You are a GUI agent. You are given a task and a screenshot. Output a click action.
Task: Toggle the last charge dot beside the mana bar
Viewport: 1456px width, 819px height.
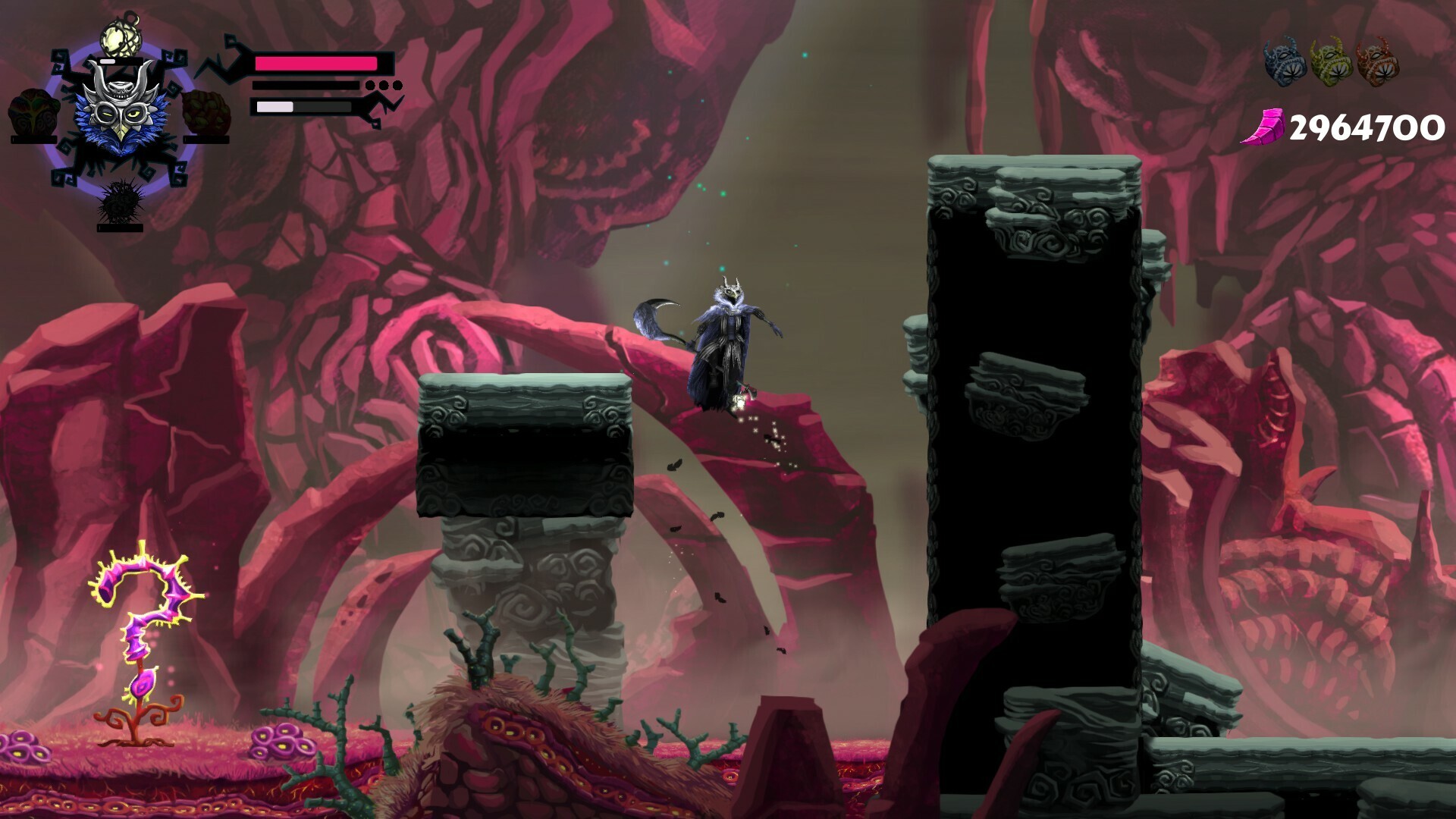click(x=398, y=86)
